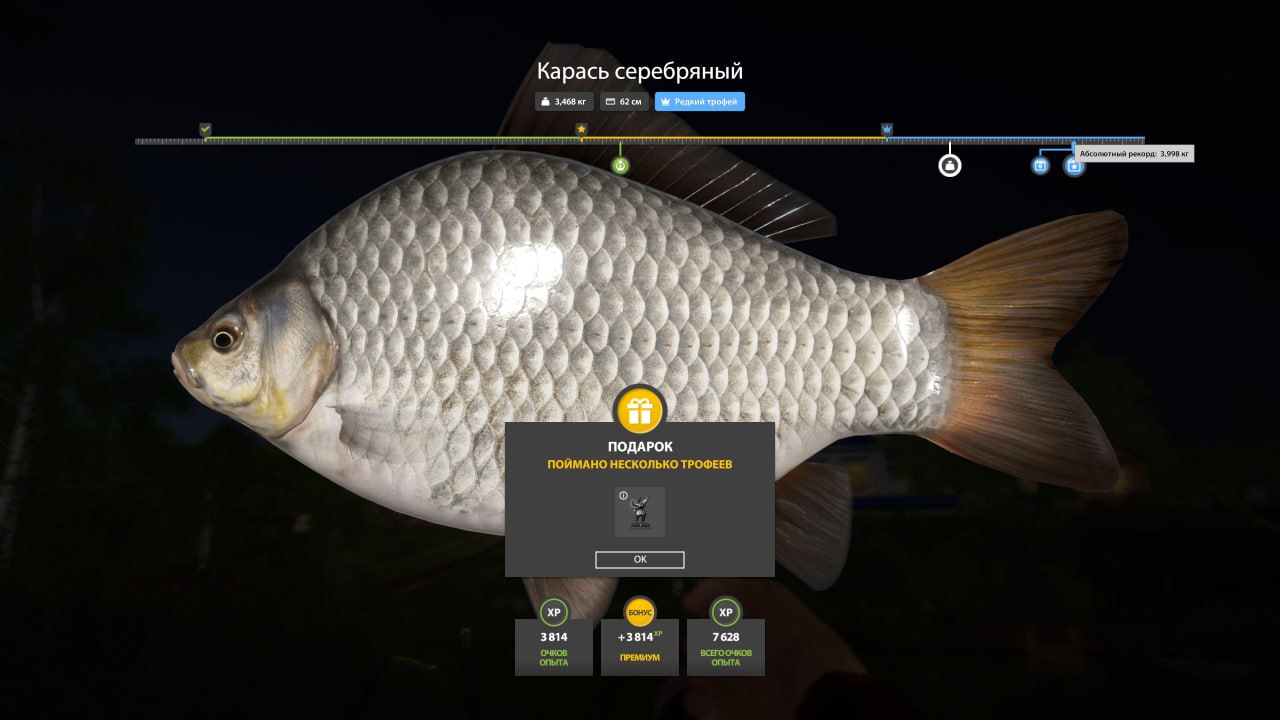Click the weight scale icon next to 3,468 кг
1280x720 pixels.
click(x=545, y=101)
